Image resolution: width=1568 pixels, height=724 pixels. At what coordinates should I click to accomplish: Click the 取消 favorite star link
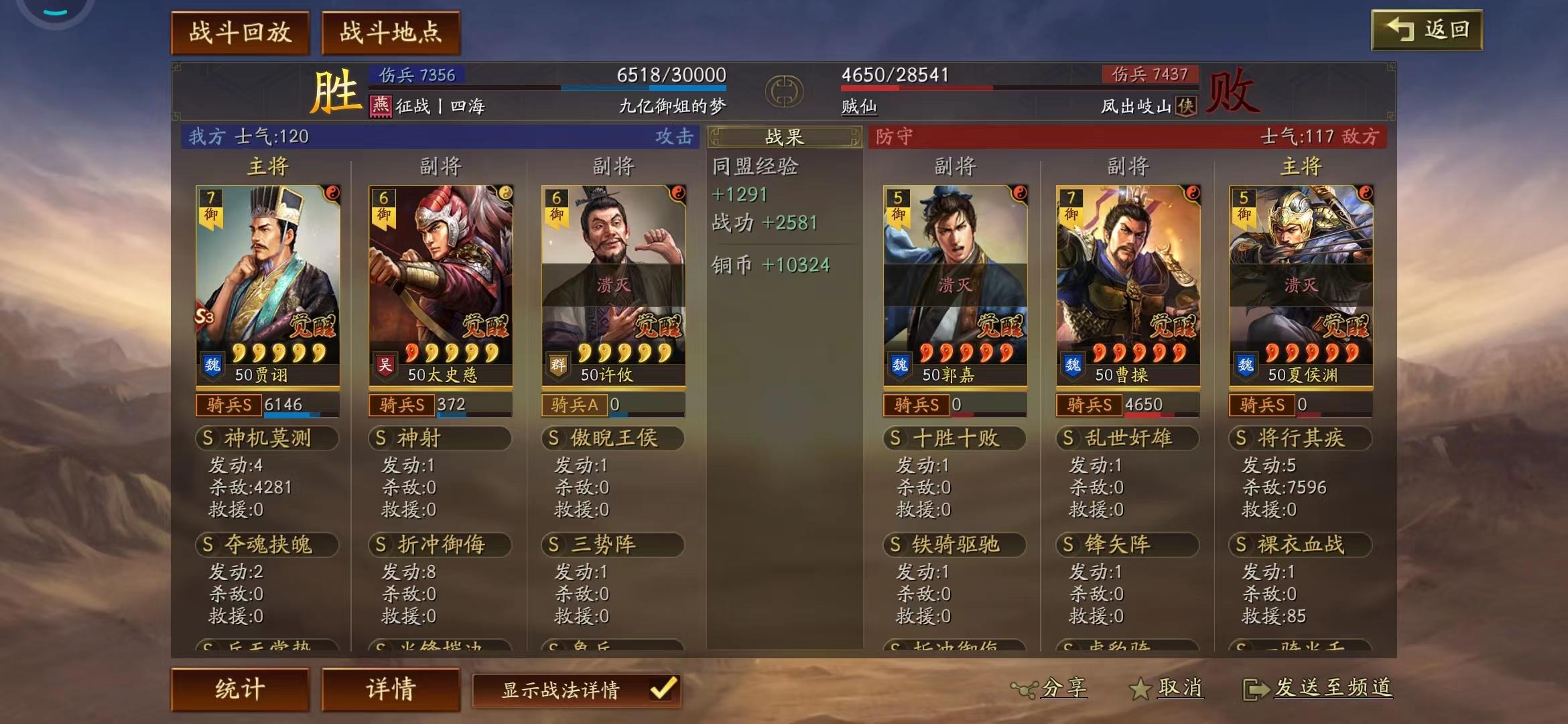(1167, 688)
